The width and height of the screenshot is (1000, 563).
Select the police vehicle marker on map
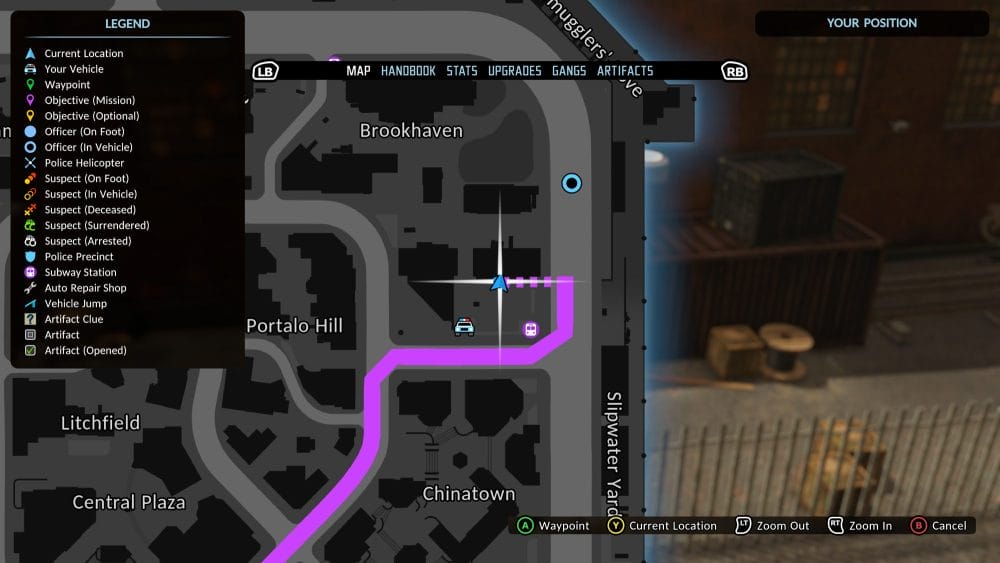(x=464, y=327)
